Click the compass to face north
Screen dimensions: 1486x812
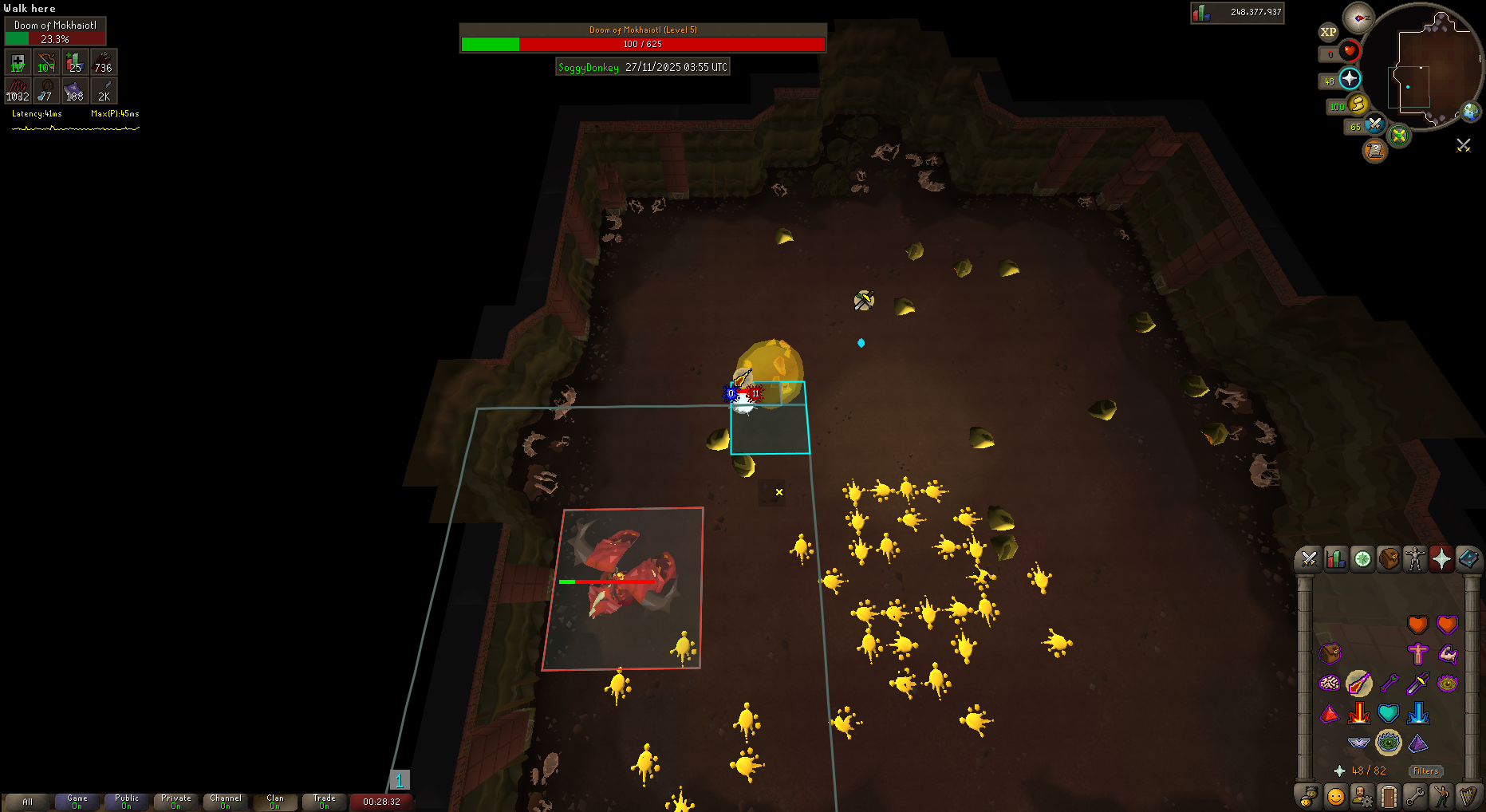point(1358,18)
